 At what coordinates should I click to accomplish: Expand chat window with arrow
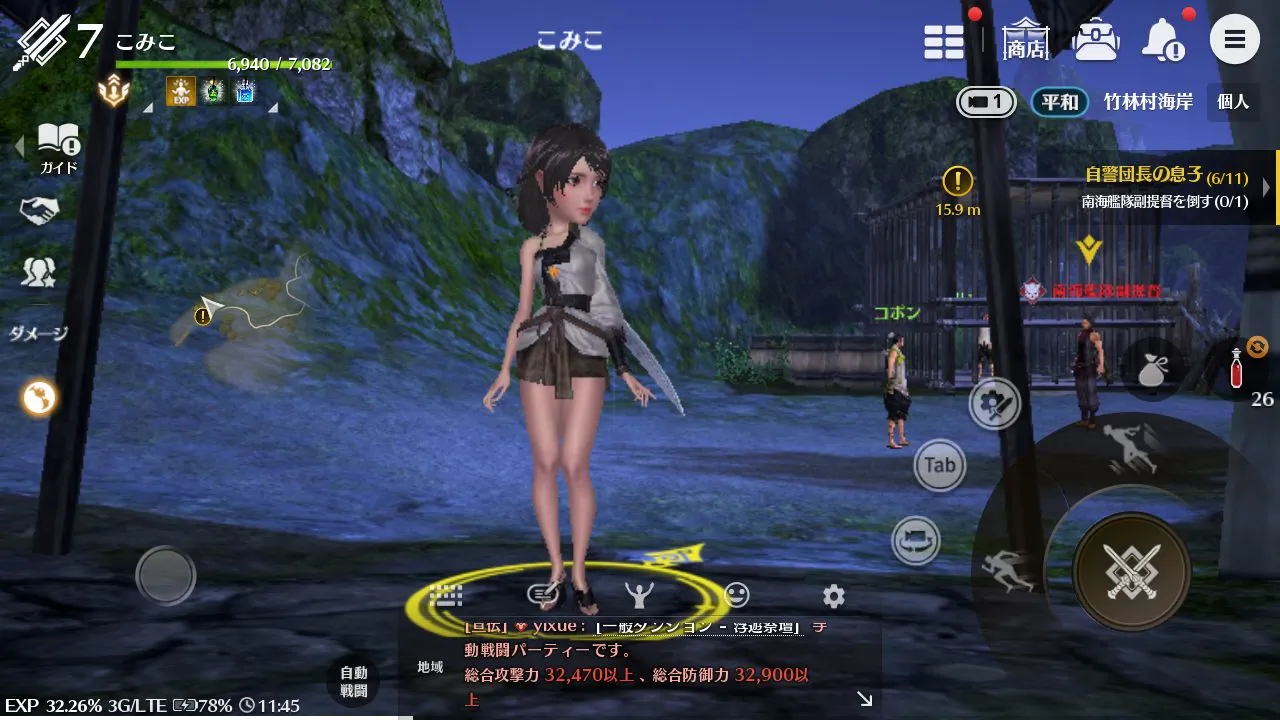click(x=864, y=700)
